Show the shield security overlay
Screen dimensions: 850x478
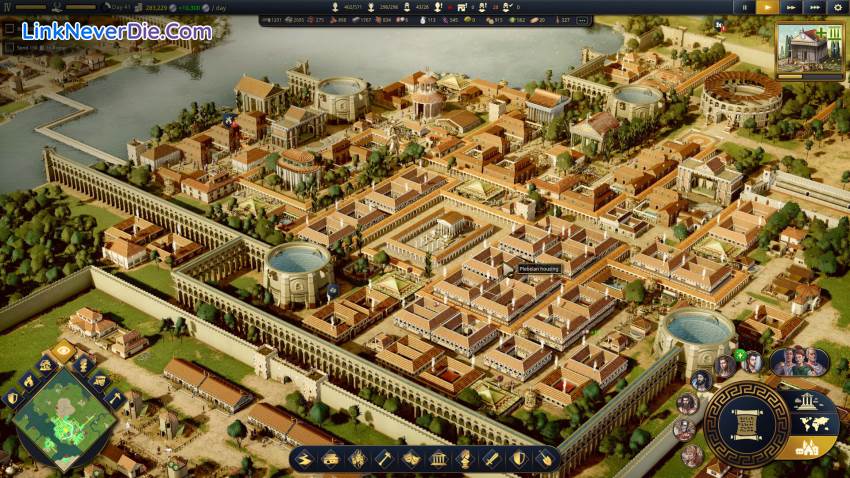click(x=13, y=398)
